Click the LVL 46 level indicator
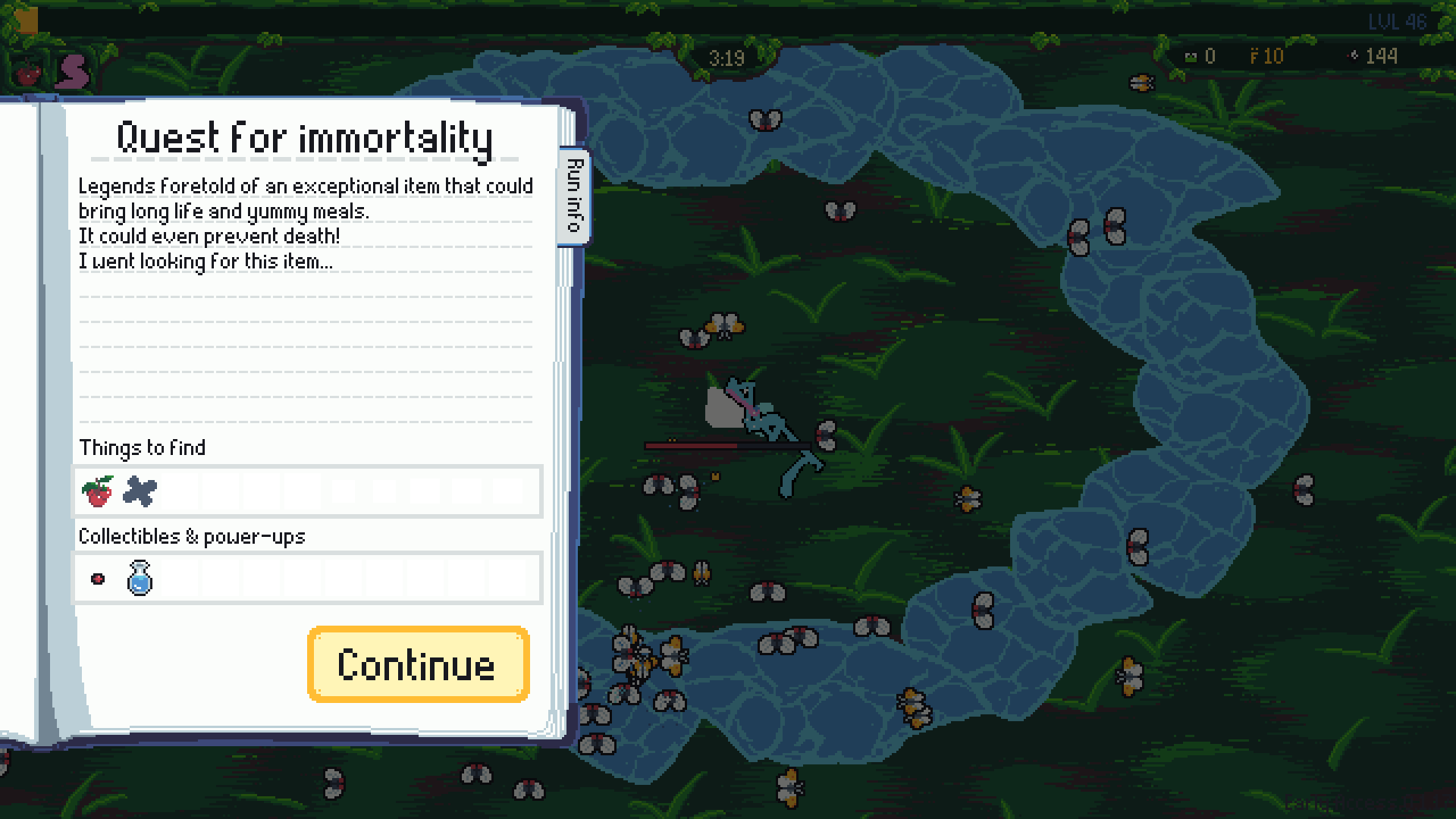 [1397, 22]
